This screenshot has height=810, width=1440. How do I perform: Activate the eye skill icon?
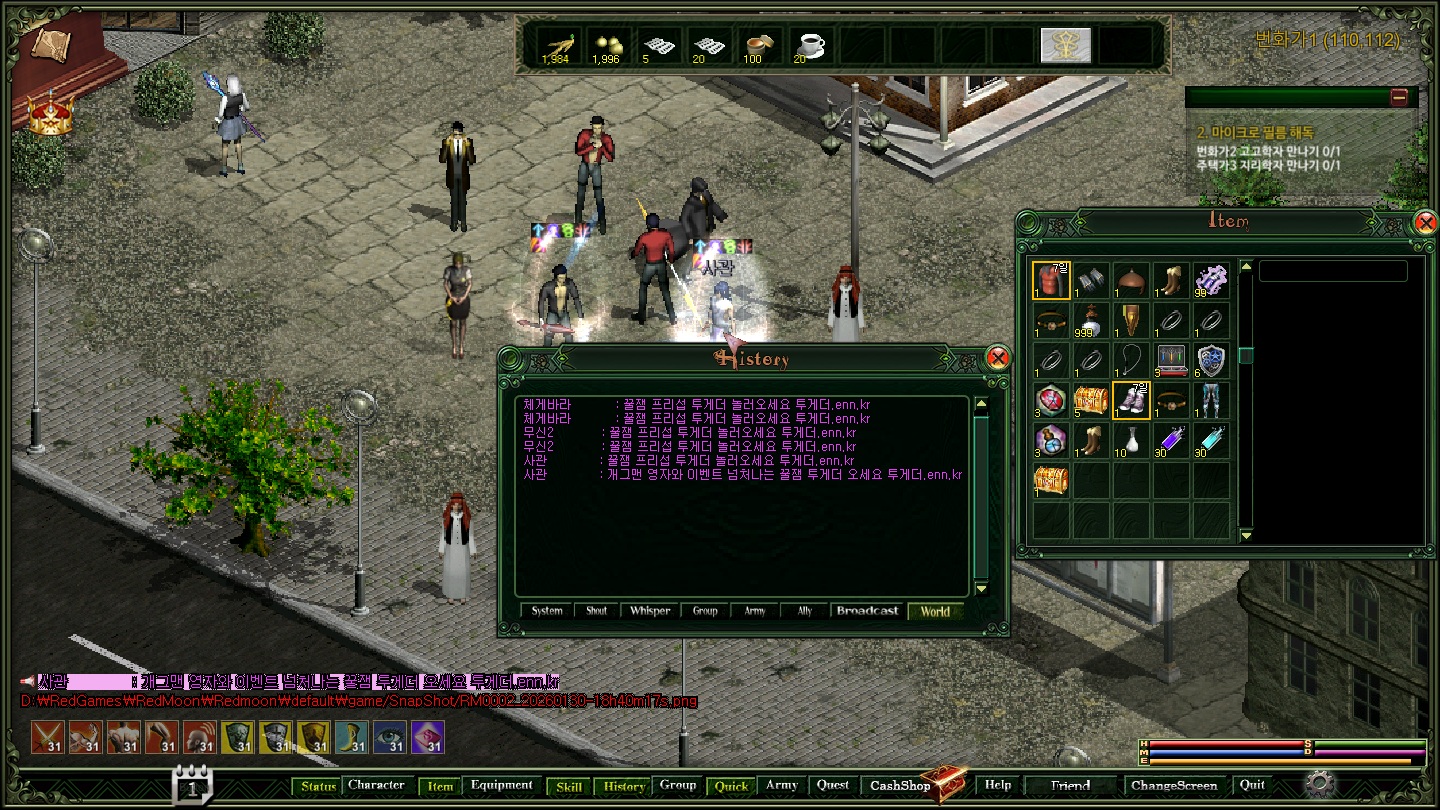pyautogui.click(x=389, y=737)
